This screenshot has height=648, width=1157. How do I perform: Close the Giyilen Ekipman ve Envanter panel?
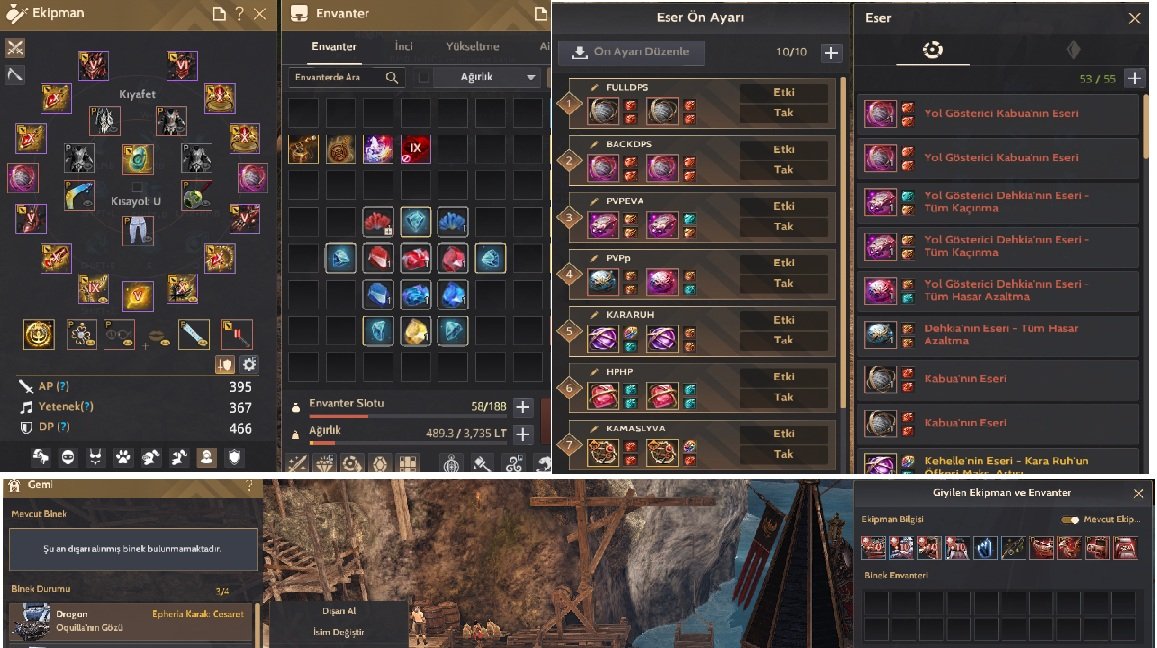[1138, 493]
